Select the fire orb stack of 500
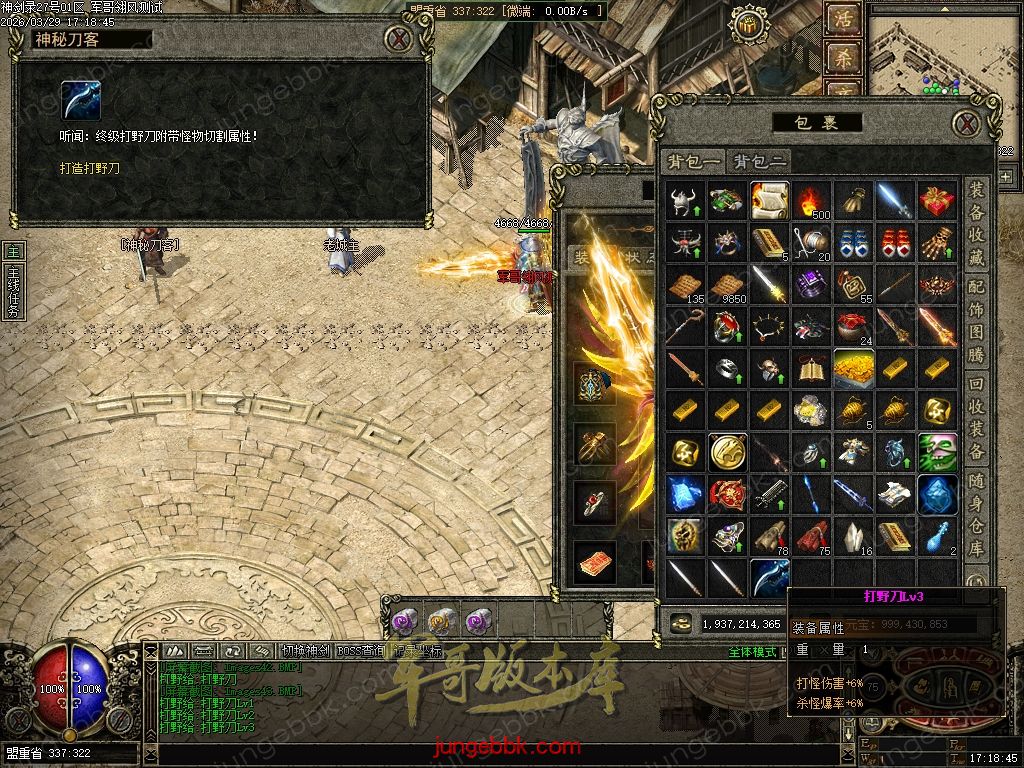This screenshot has width=1024, height=768. (x=812, y=201)
